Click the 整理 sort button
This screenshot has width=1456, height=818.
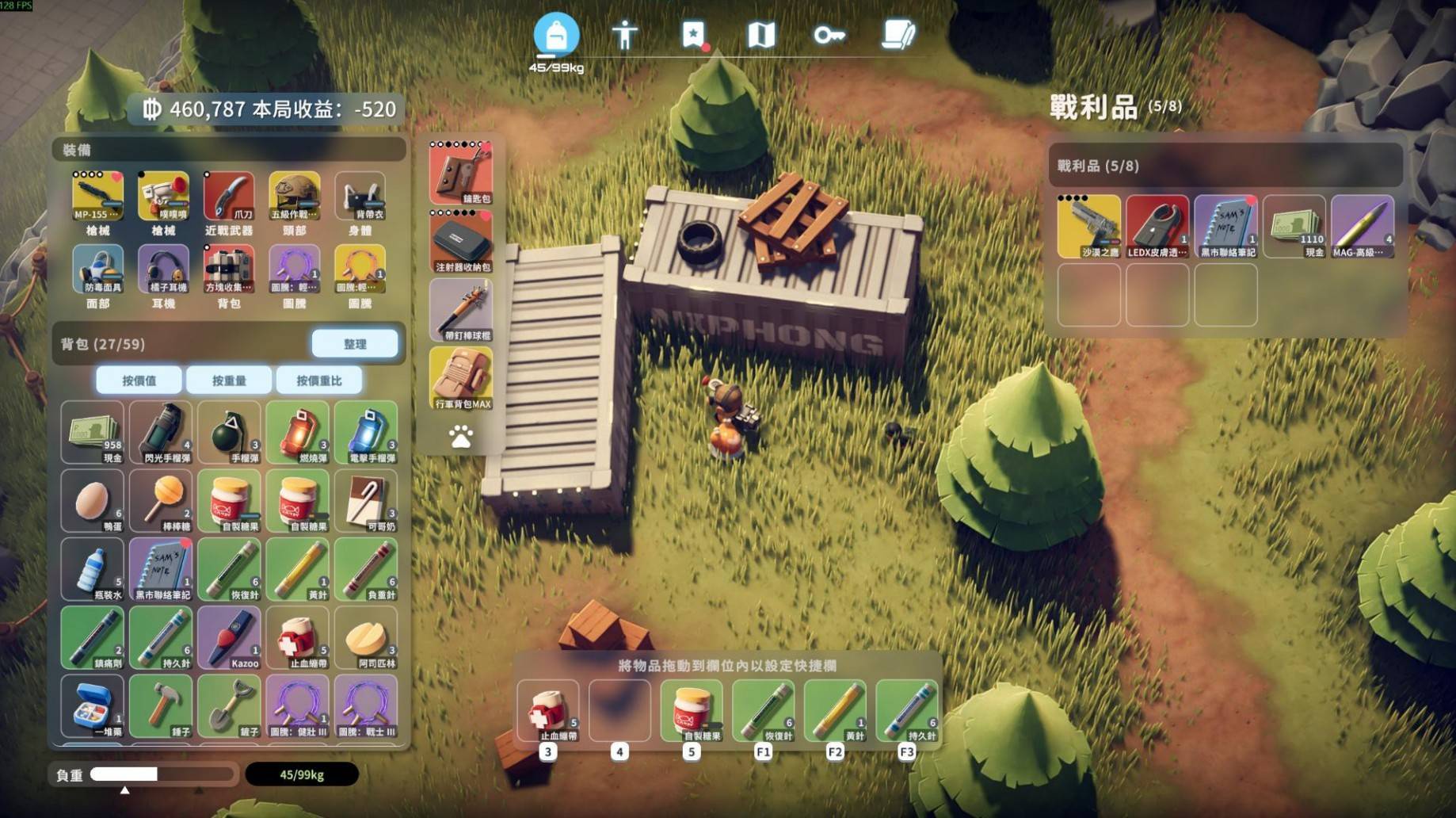pyautogui.click(x=354, y=344)
